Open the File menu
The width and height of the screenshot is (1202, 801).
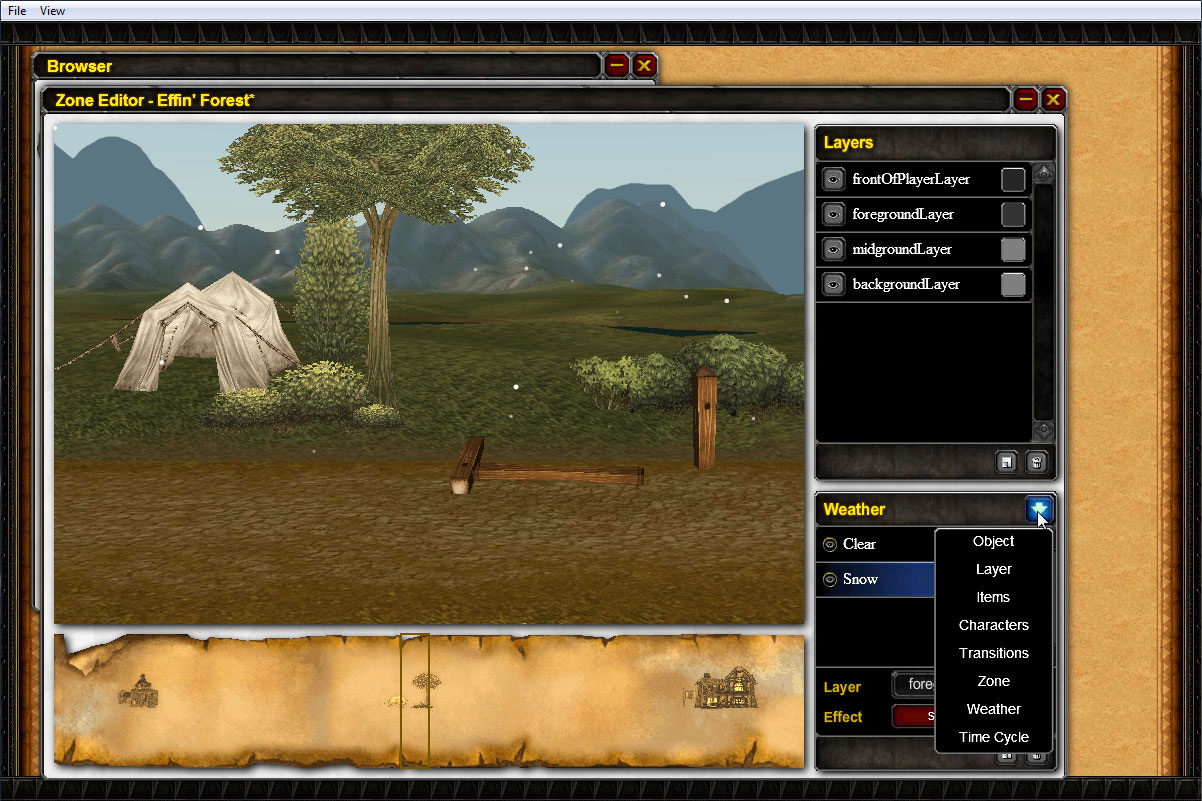[17, 11]
